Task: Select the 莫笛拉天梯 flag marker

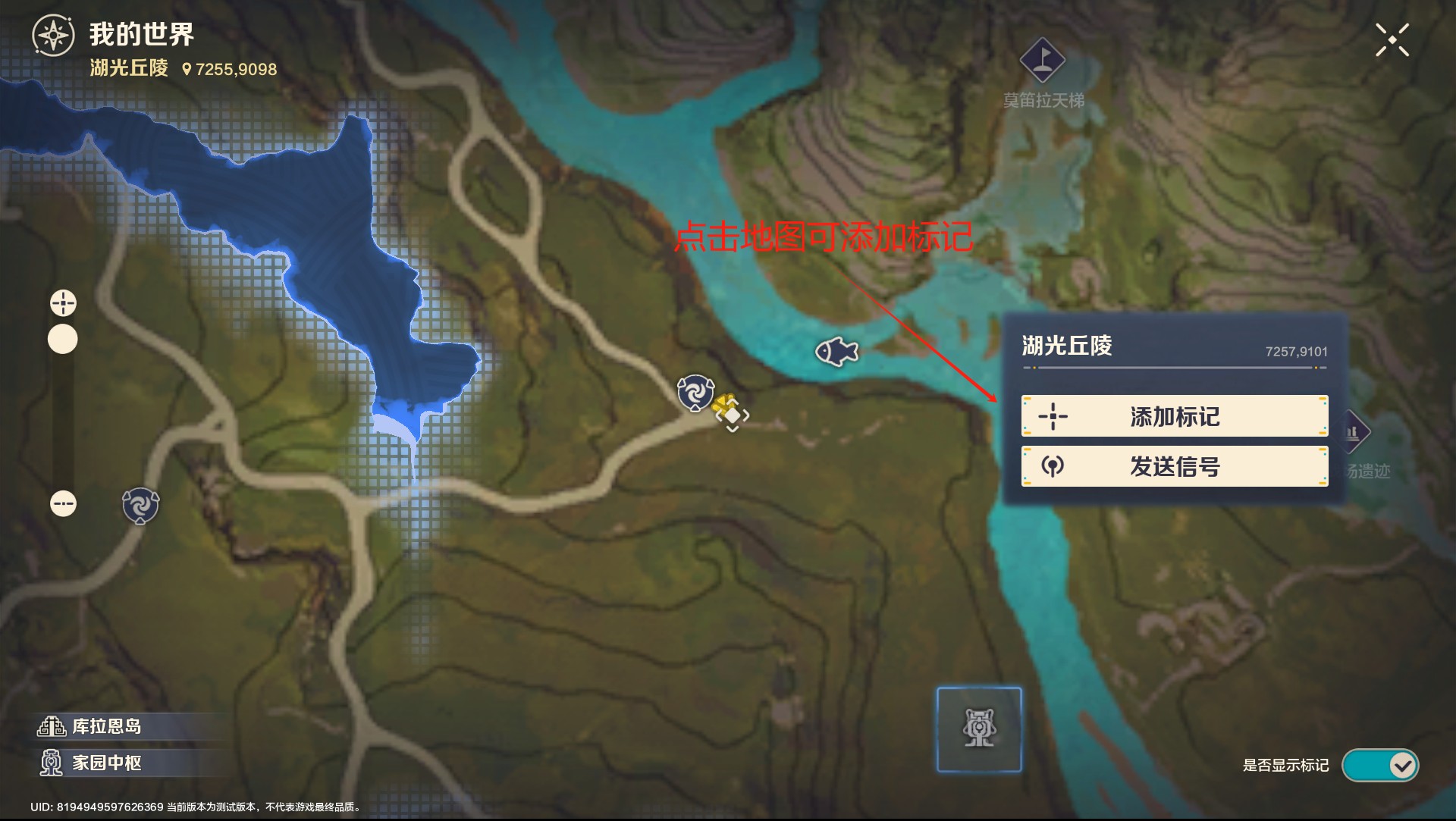Action: (x=1042, y=58)
